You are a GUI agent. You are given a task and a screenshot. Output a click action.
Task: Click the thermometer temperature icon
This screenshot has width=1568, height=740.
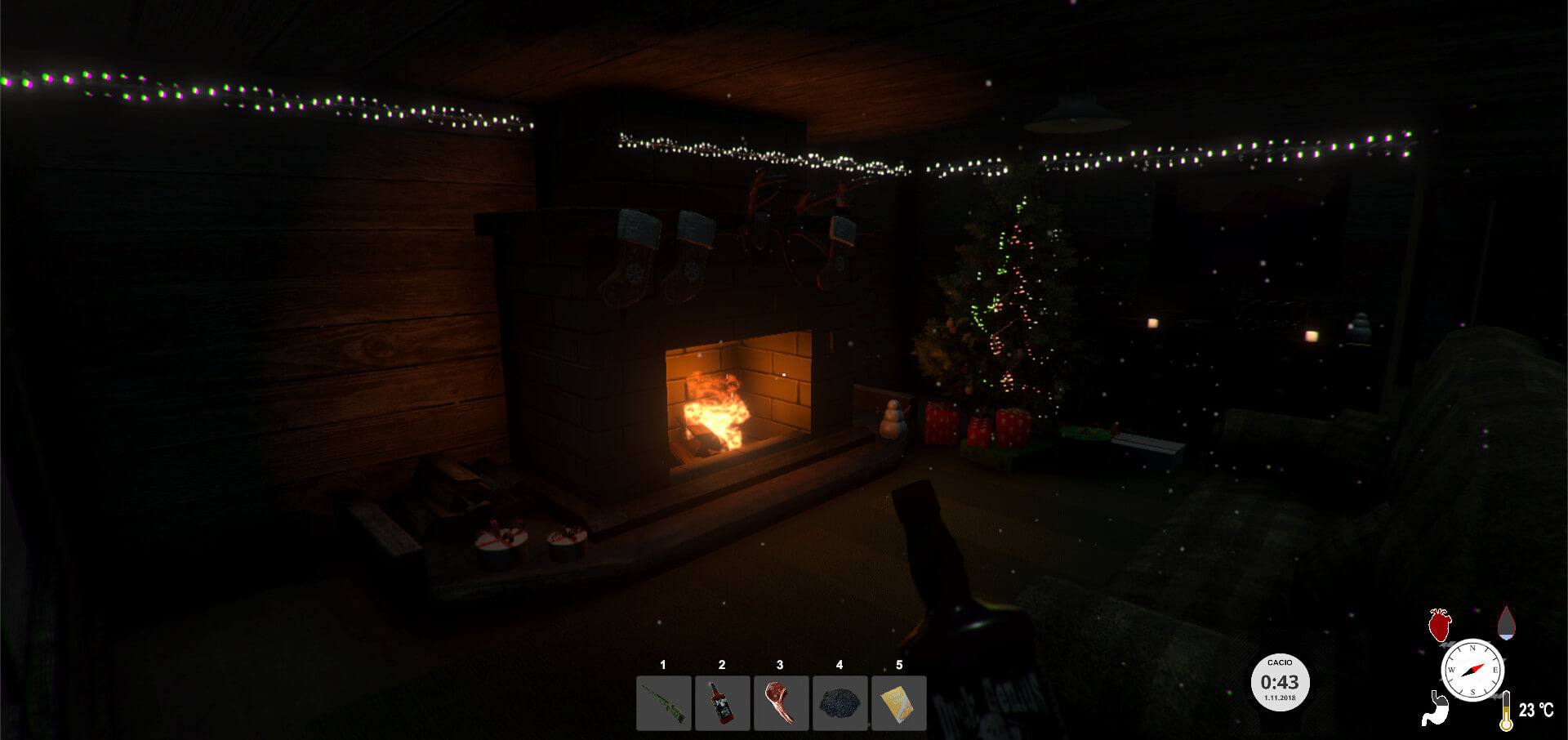[1506, 711]
